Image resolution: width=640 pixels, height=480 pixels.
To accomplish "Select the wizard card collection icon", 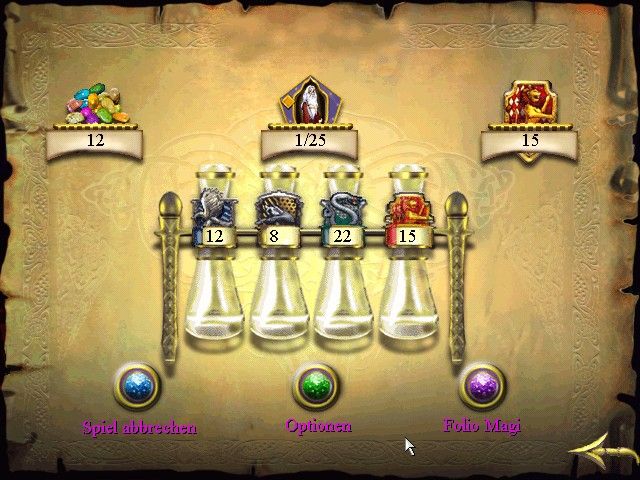I will (x=308, y=101).
